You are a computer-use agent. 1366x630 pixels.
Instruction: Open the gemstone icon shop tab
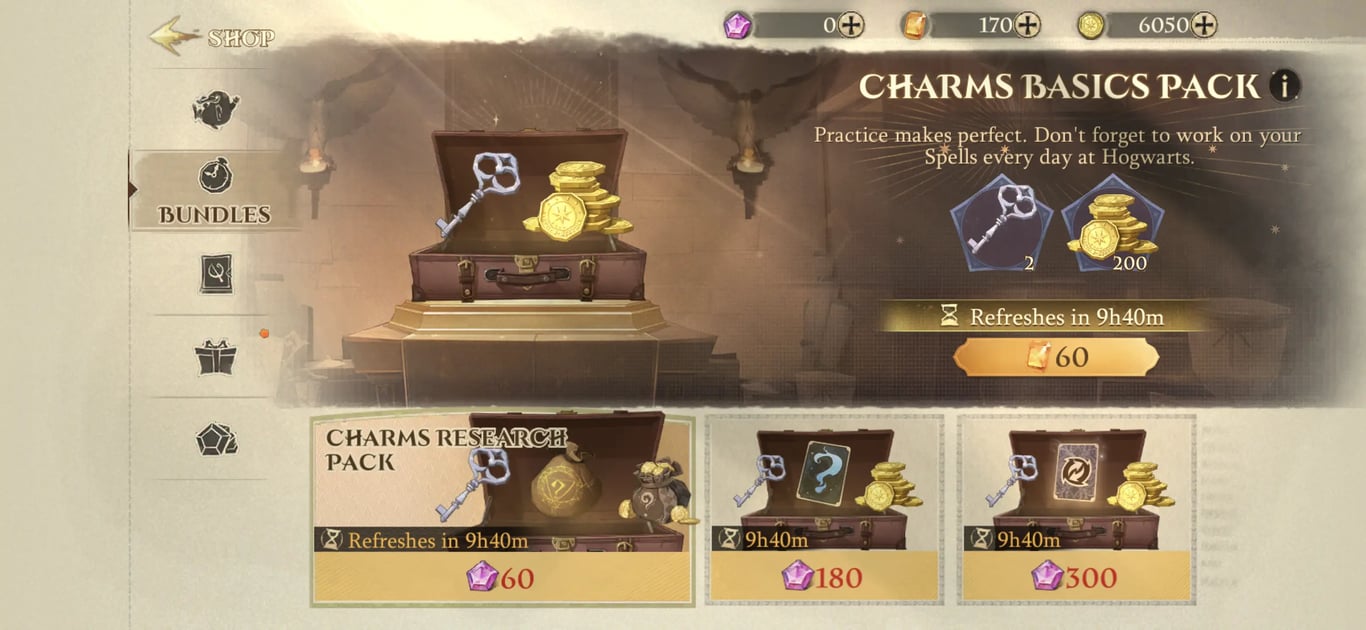coord(215,440)
